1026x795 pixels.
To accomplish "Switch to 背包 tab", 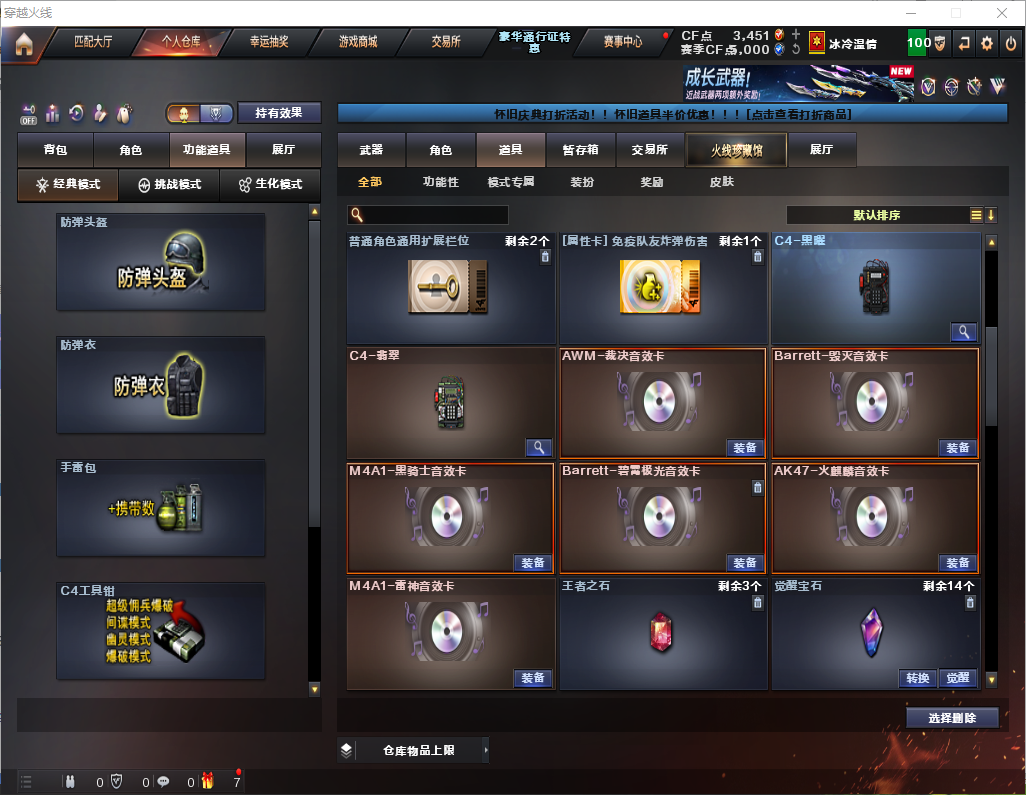I will 55,150.
